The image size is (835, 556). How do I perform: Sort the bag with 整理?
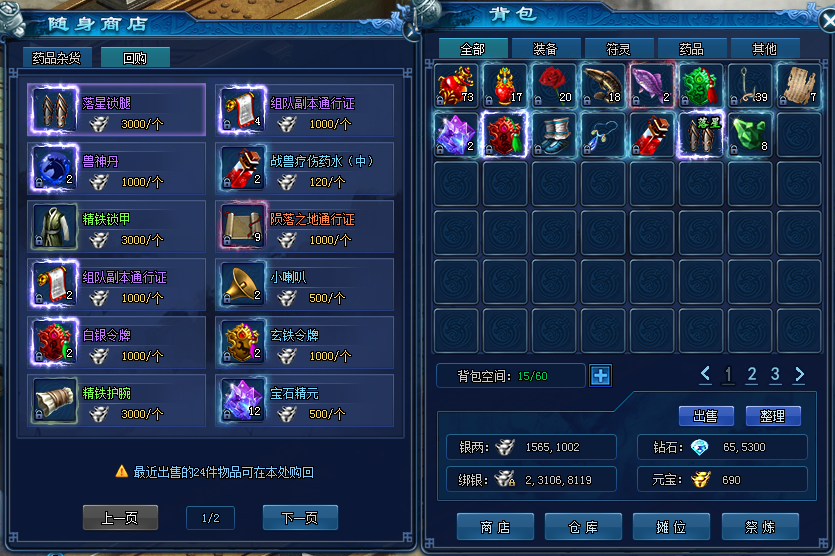(772, 416)
